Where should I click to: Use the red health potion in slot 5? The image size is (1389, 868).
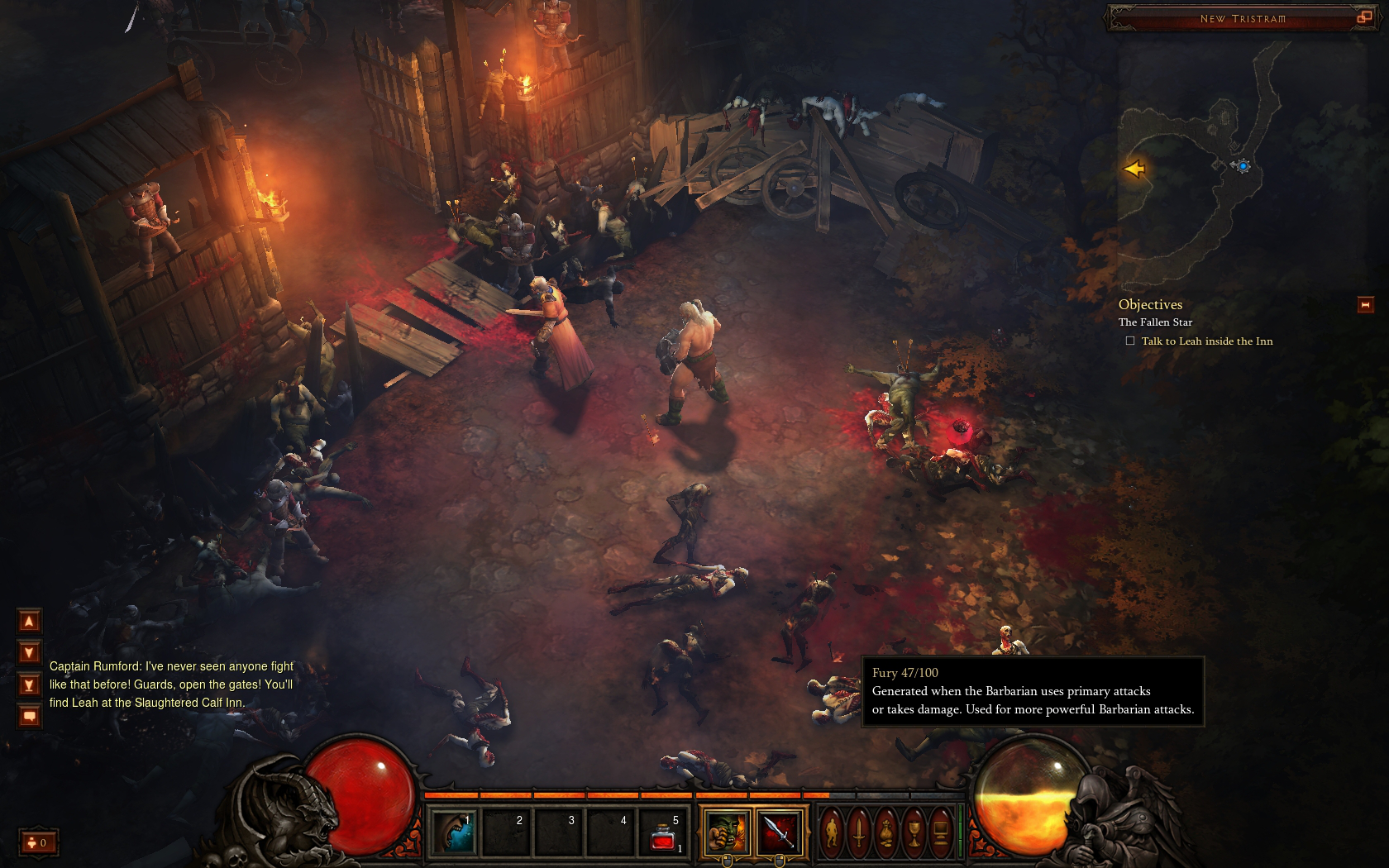[x=663, y=833]
